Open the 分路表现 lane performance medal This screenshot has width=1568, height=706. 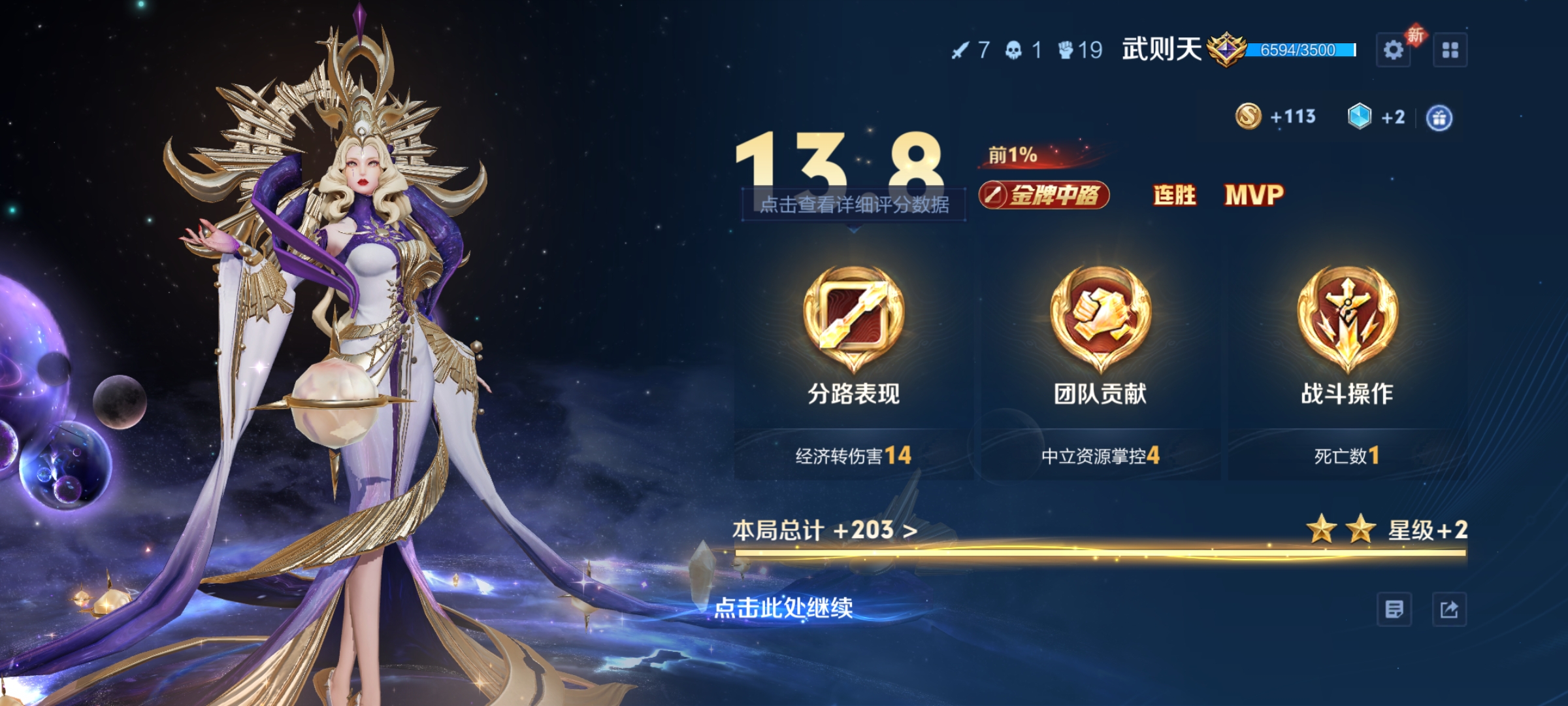(x=853, y=320)
